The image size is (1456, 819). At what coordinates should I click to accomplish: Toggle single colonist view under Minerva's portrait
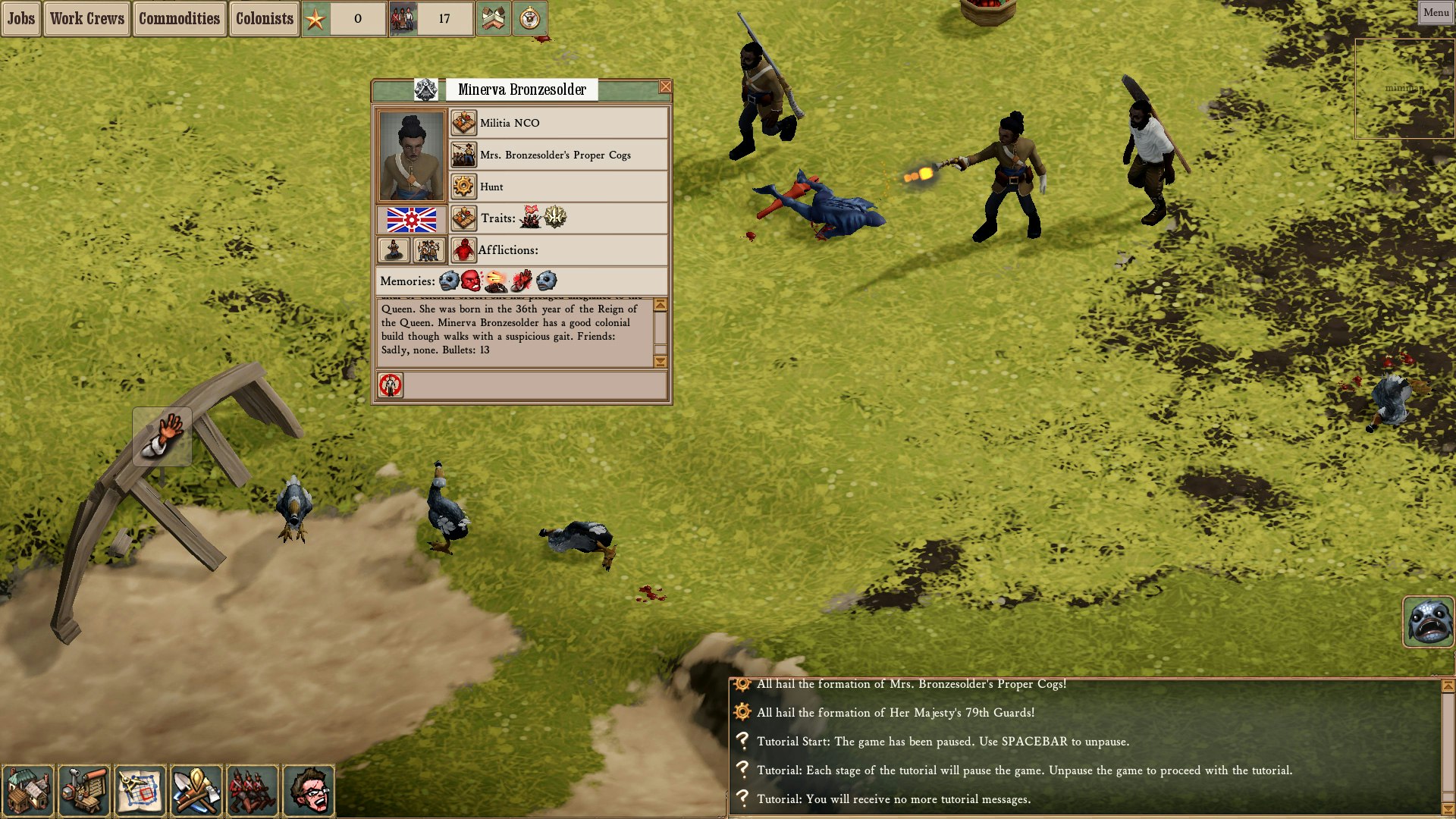click(394, 250)
